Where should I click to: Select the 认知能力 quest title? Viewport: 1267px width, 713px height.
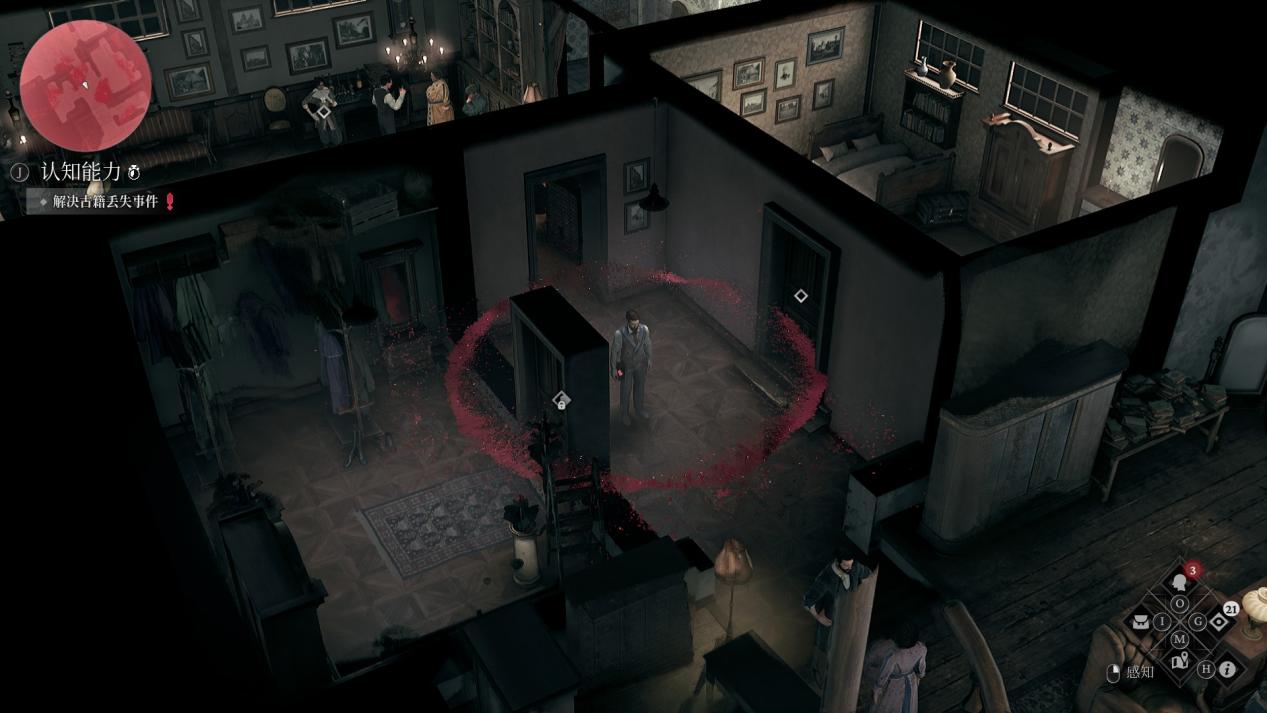click(x=81, y=172)
